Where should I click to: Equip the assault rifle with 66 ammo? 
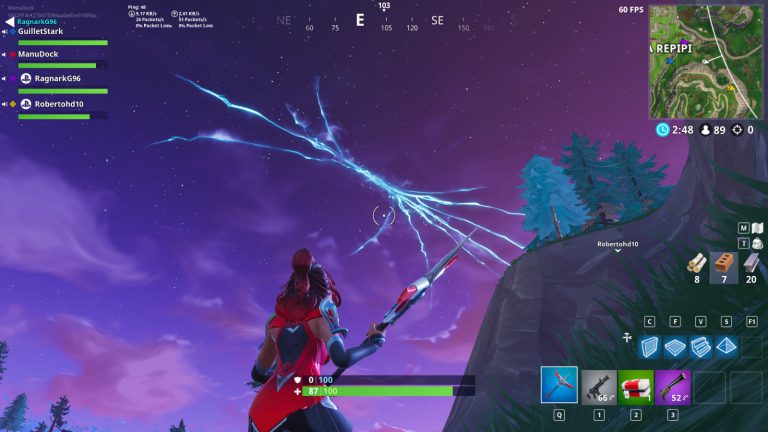pos(597,386)
